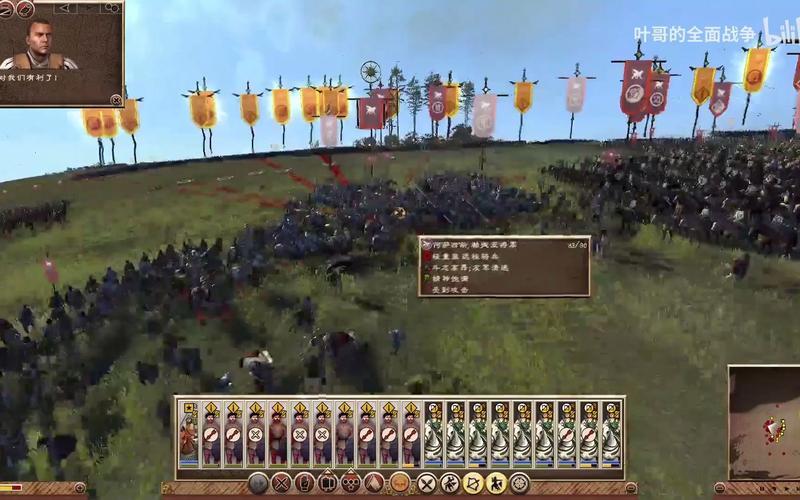Collapse the minimap with its minus button
Screen dimensions: 800x500
click(721, 488)
